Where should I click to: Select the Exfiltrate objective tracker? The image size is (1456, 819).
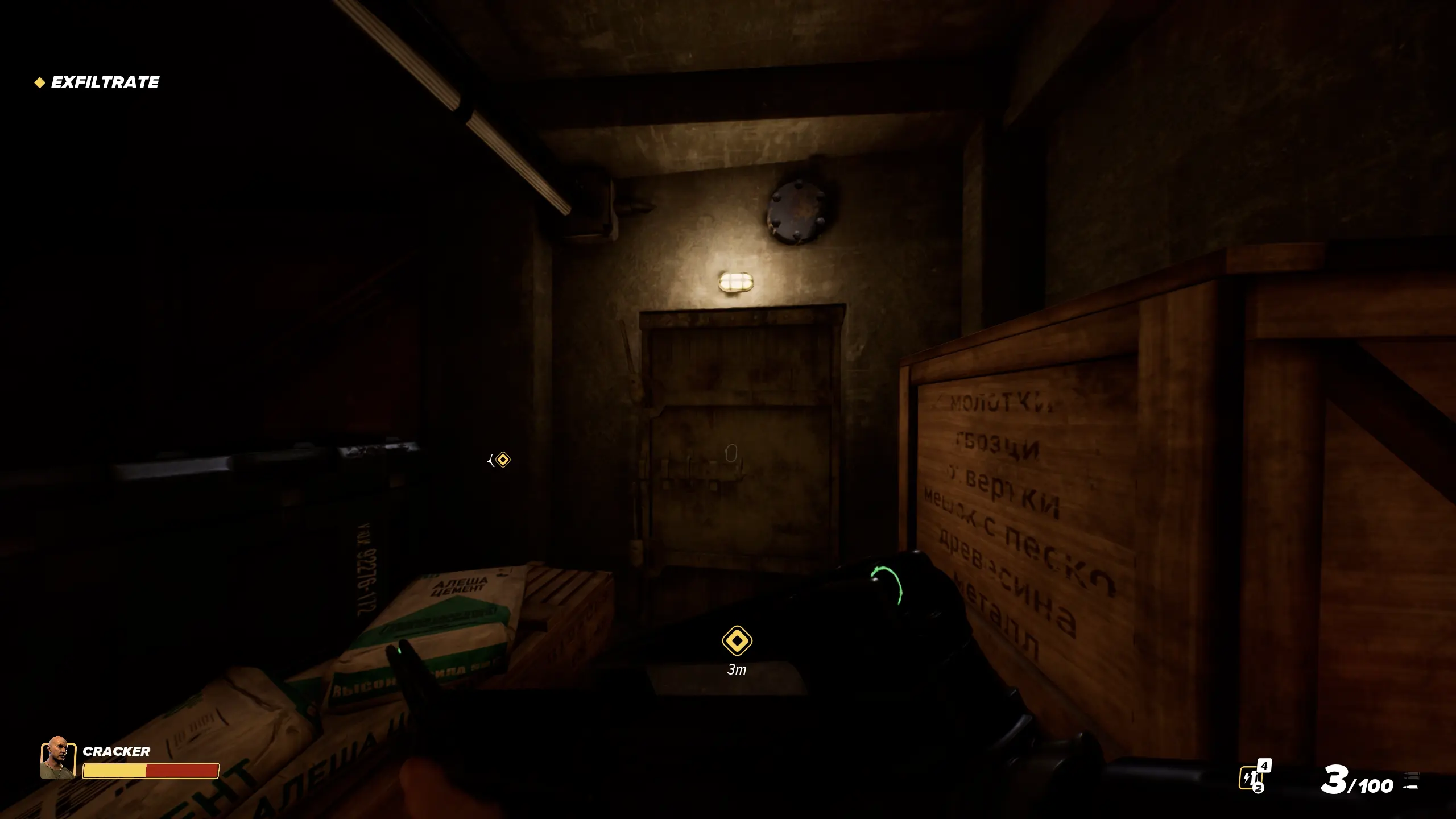[97, 82]
